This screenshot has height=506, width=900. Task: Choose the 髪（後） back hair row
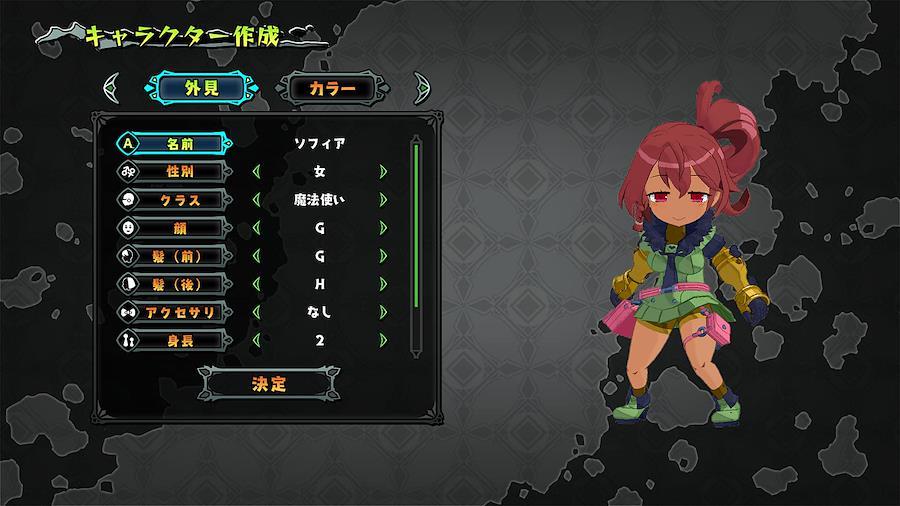coord(173,285)
